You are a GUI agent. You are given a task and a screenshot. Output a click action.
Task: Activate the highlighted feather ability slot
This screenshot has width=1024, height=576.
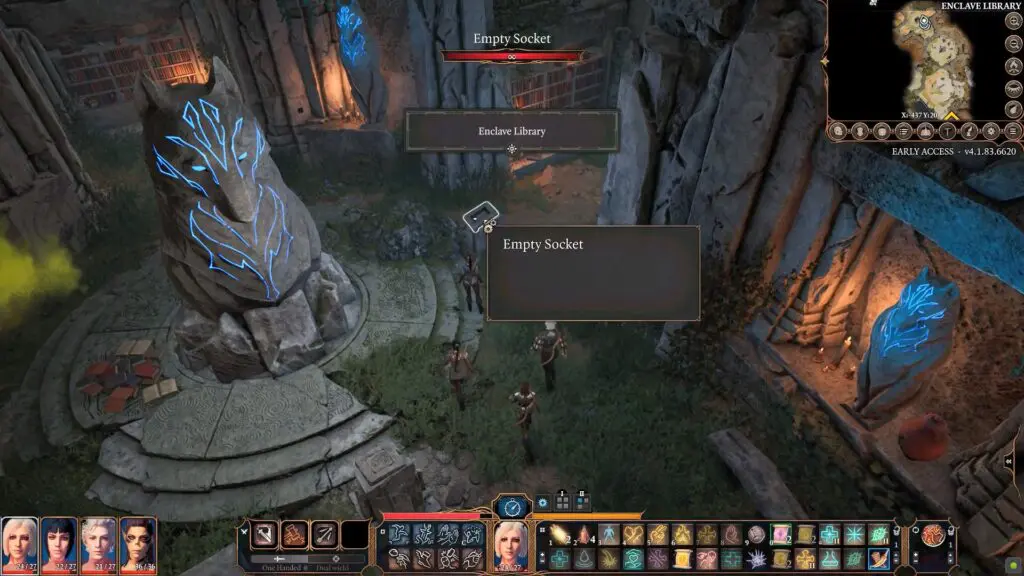pos(879,558)
